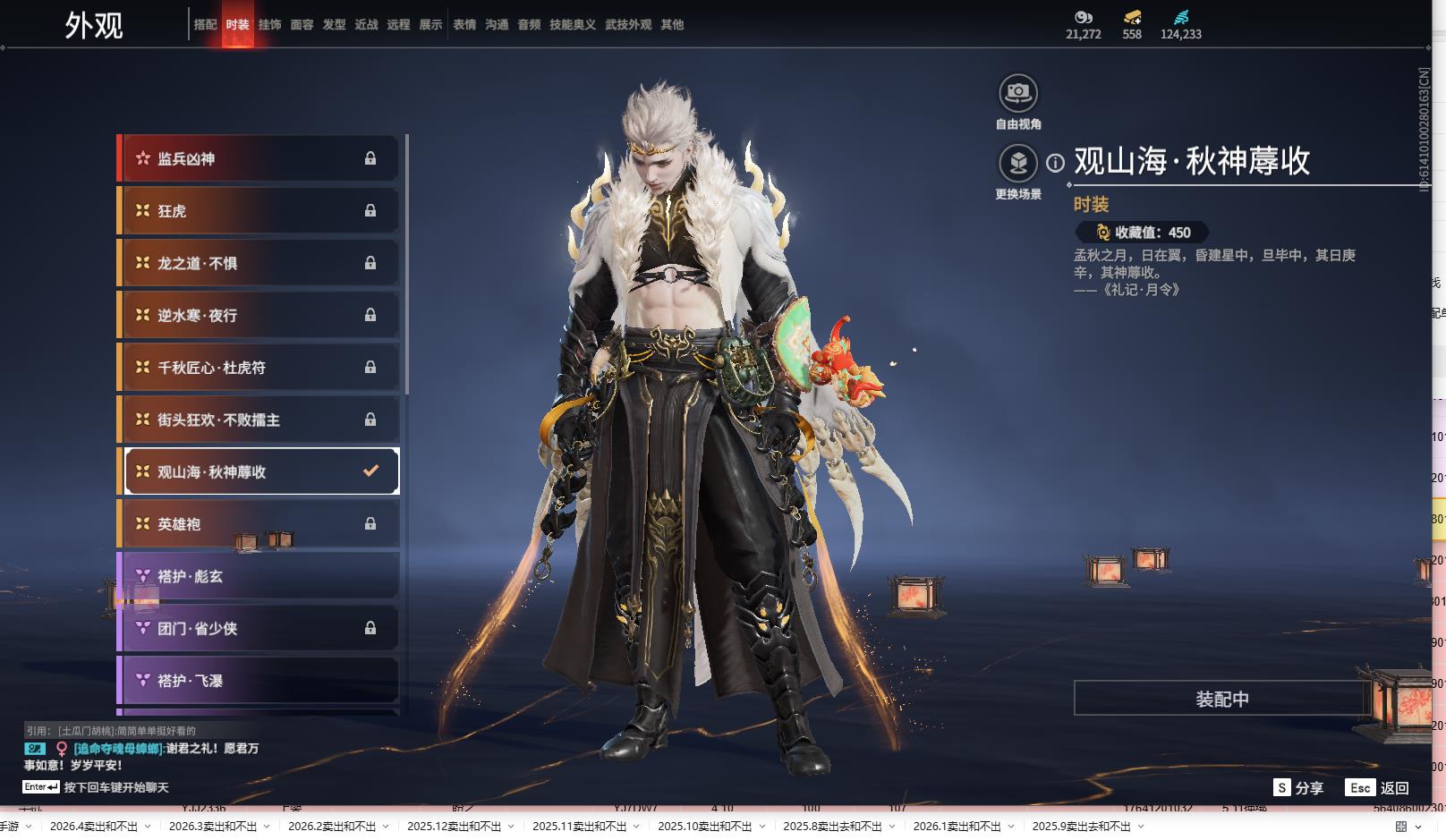Pick the 逆水寒·夜行 outfit

259,315
